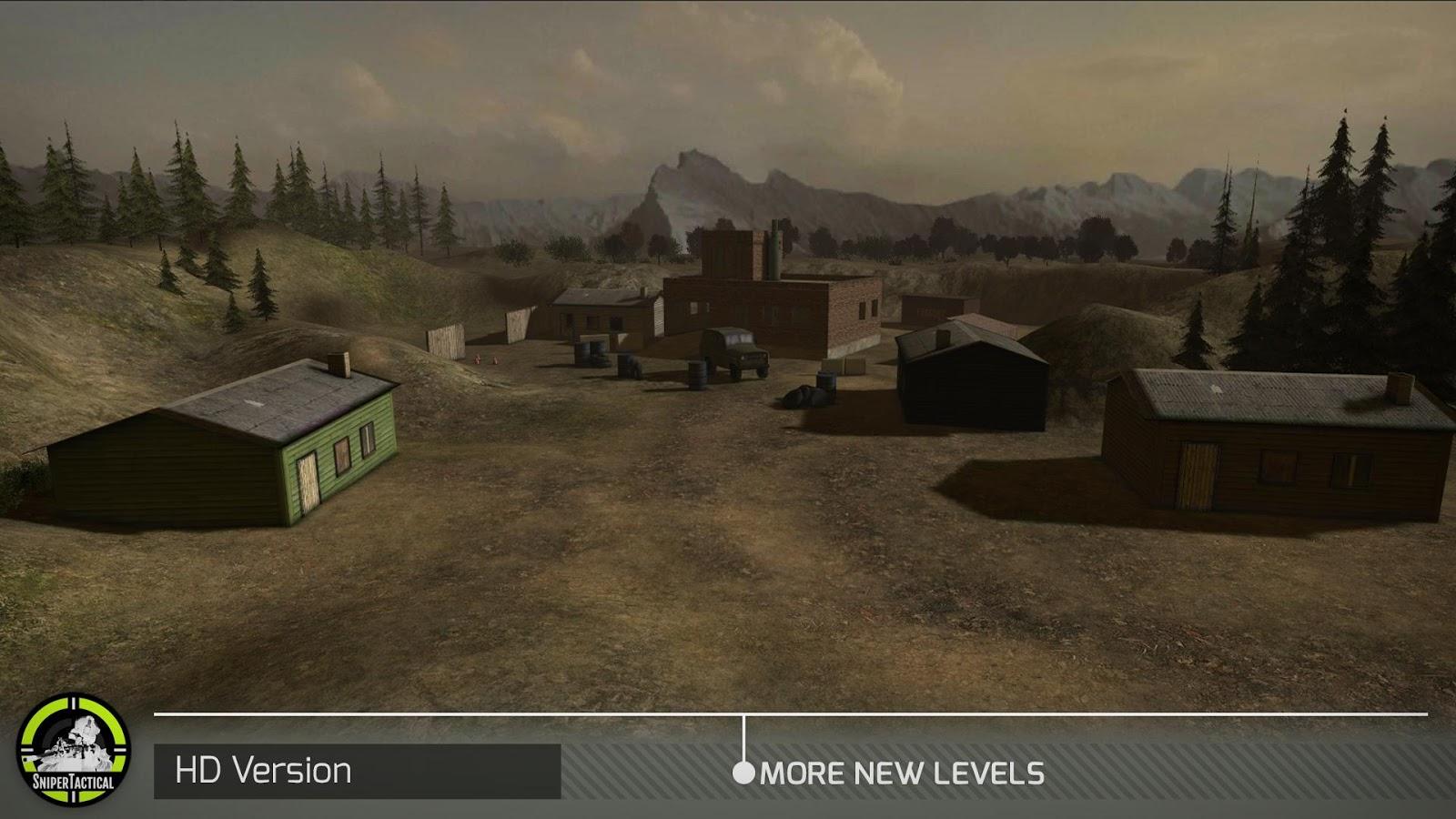Choose the More New Levels marker
This screenshot has width=1456, height=819.
[744, 773]
